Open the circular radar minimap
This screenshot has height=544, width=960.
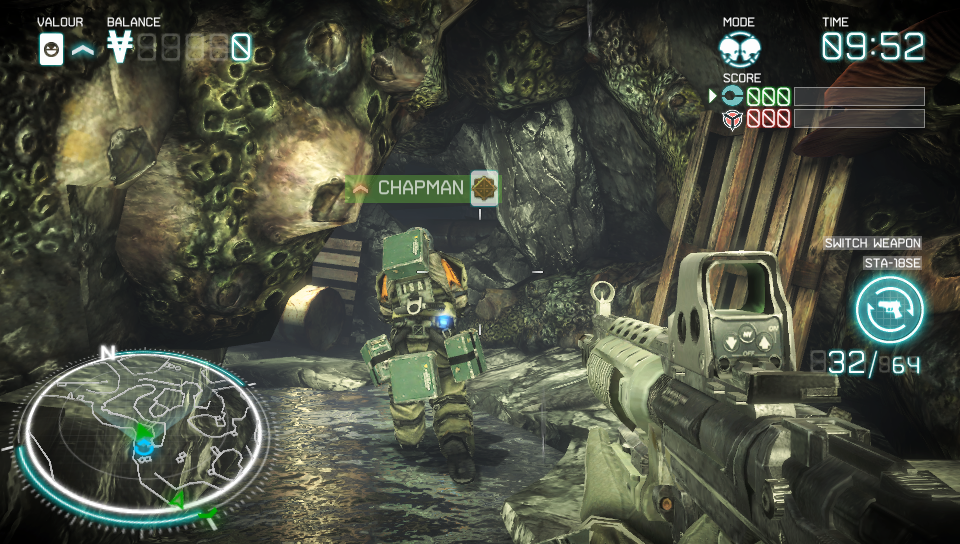[x=142, y=430]
